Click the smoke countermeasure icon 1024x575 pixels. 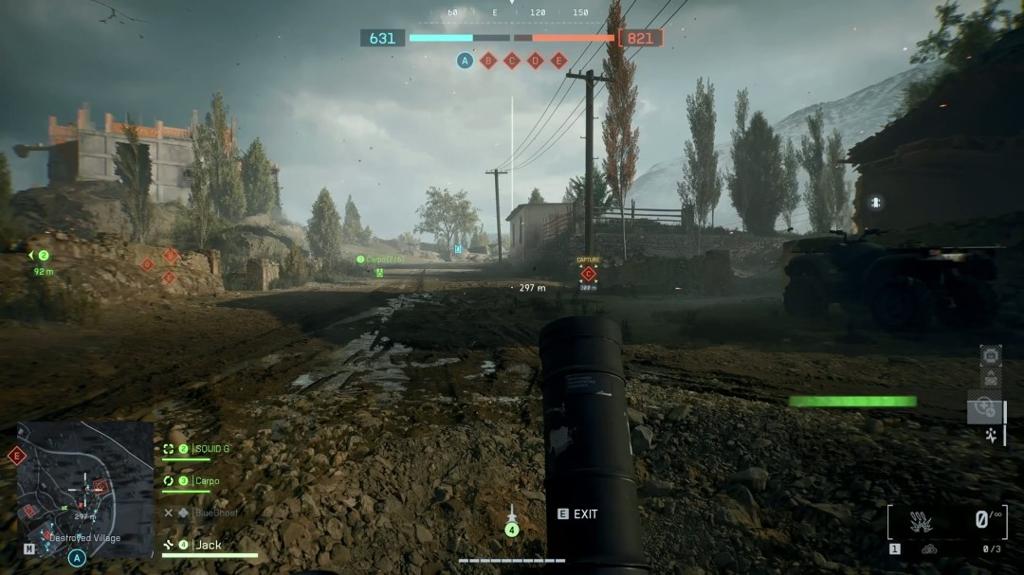(929, 548)
